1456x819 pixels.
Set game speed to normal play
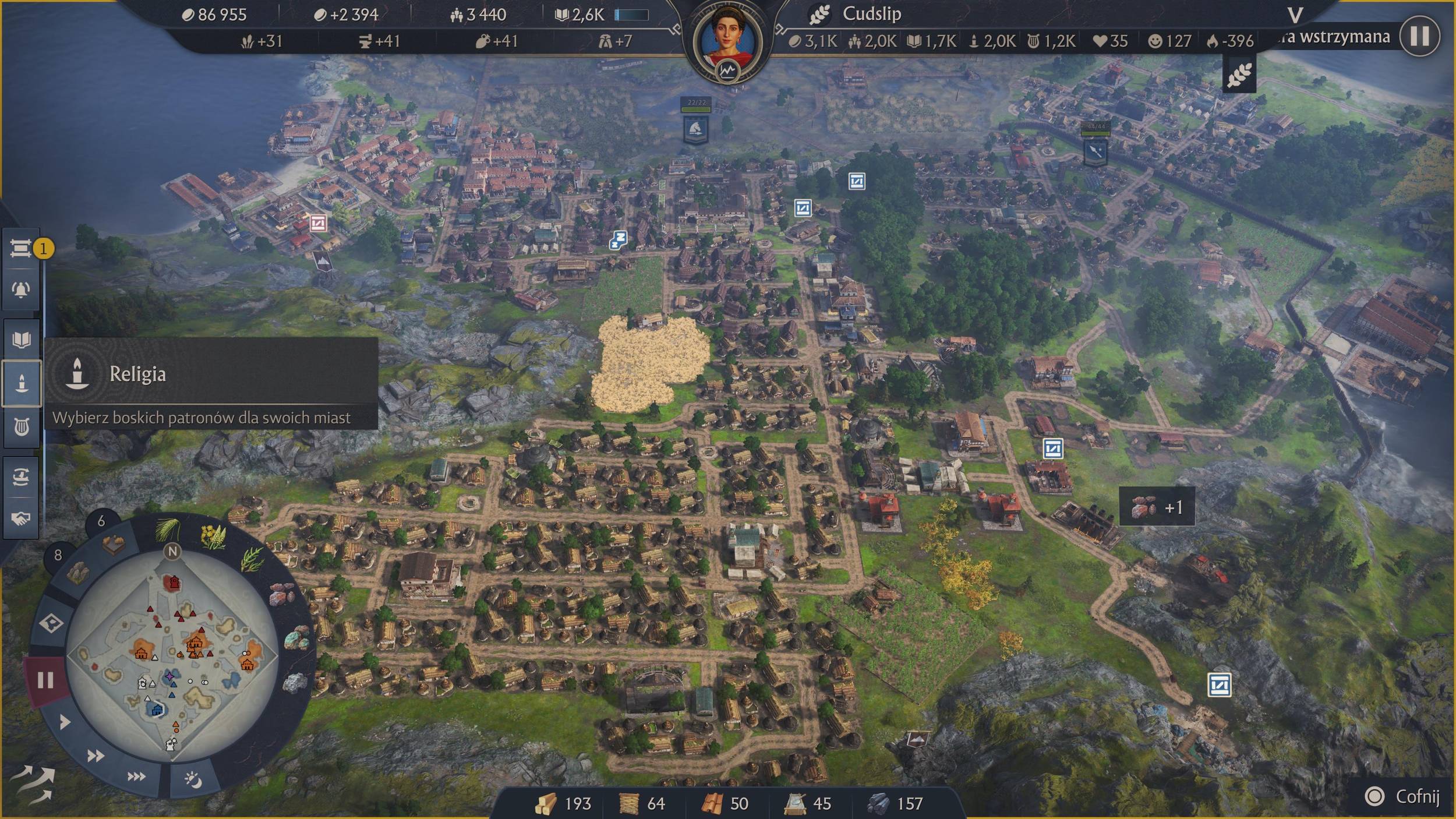tap(65, 722)
